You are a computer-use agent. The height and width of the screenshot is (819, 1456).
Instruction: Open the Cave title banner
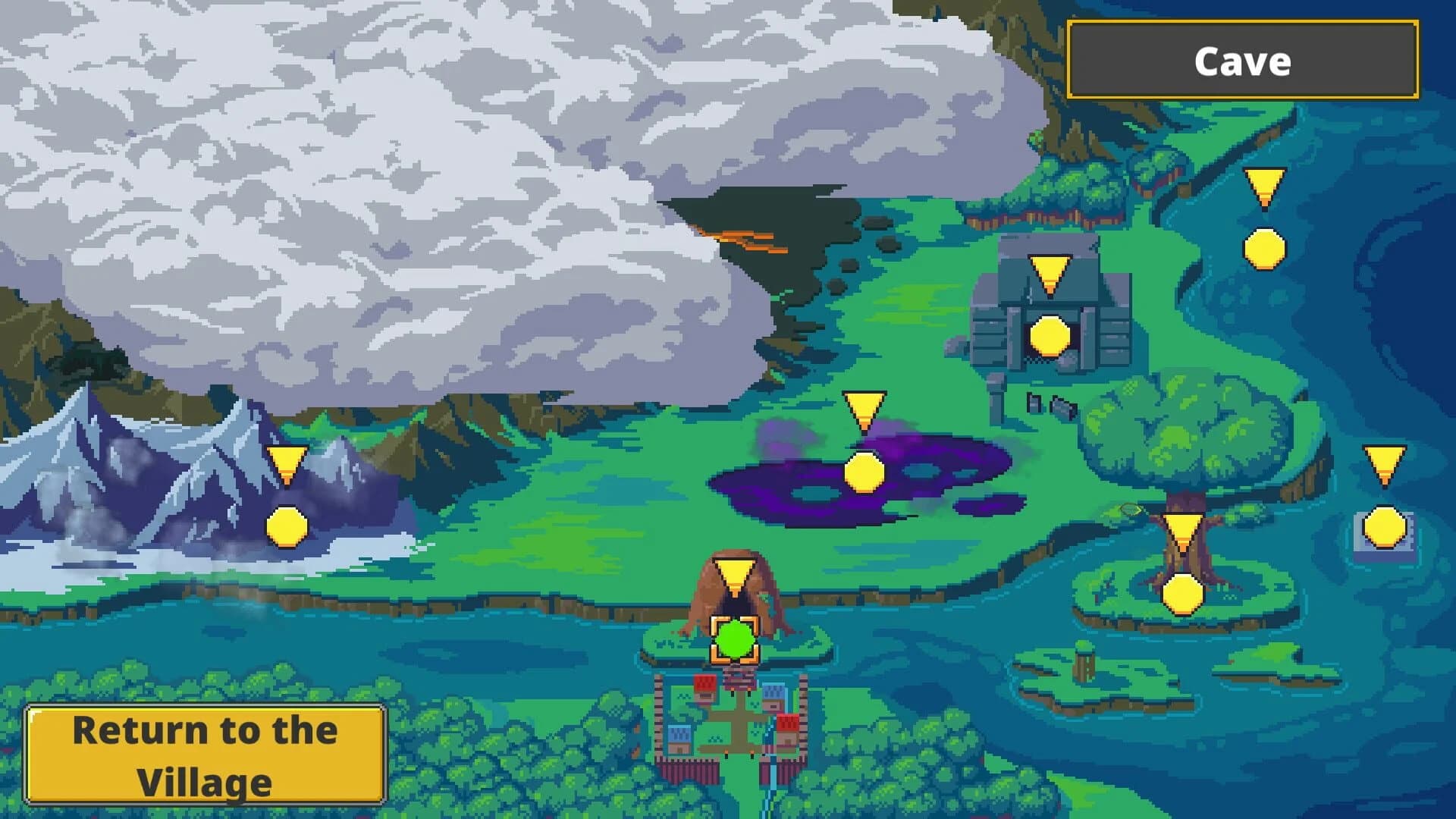coord(1242,61)
